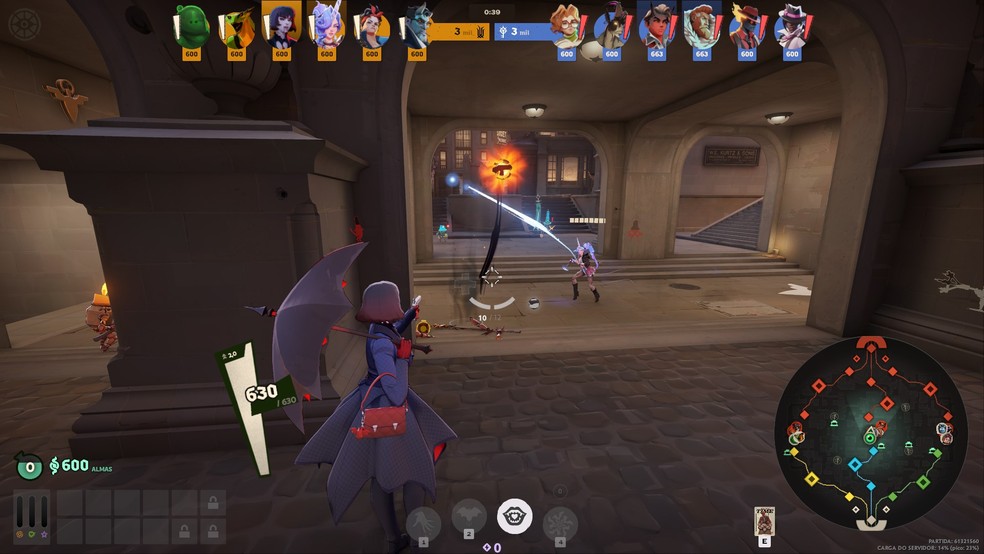Screen dimensions: 984x554
Task: Open the circular minimap
Action: tap(869, 432)
